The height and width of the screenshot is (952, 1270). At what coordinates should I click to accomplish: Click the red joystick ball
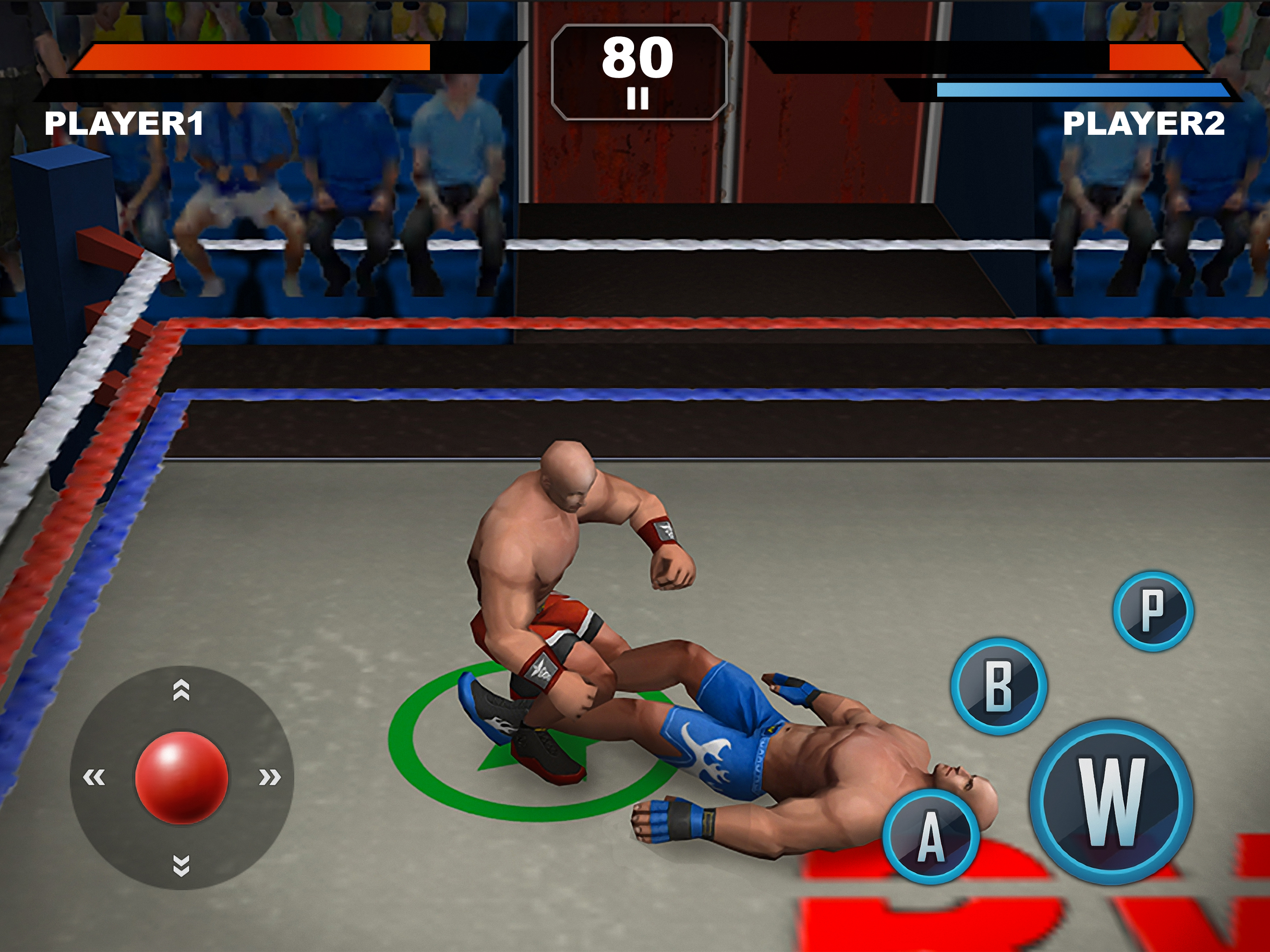click(x=181, y=777)
